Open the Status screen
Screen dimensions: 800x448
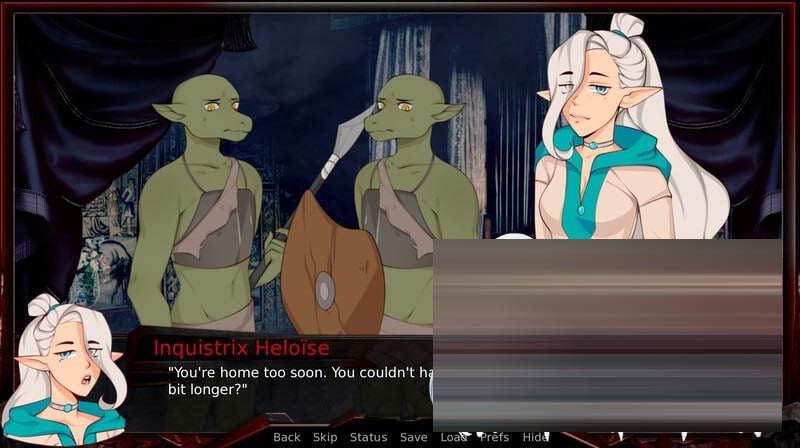tap(368, 437)
